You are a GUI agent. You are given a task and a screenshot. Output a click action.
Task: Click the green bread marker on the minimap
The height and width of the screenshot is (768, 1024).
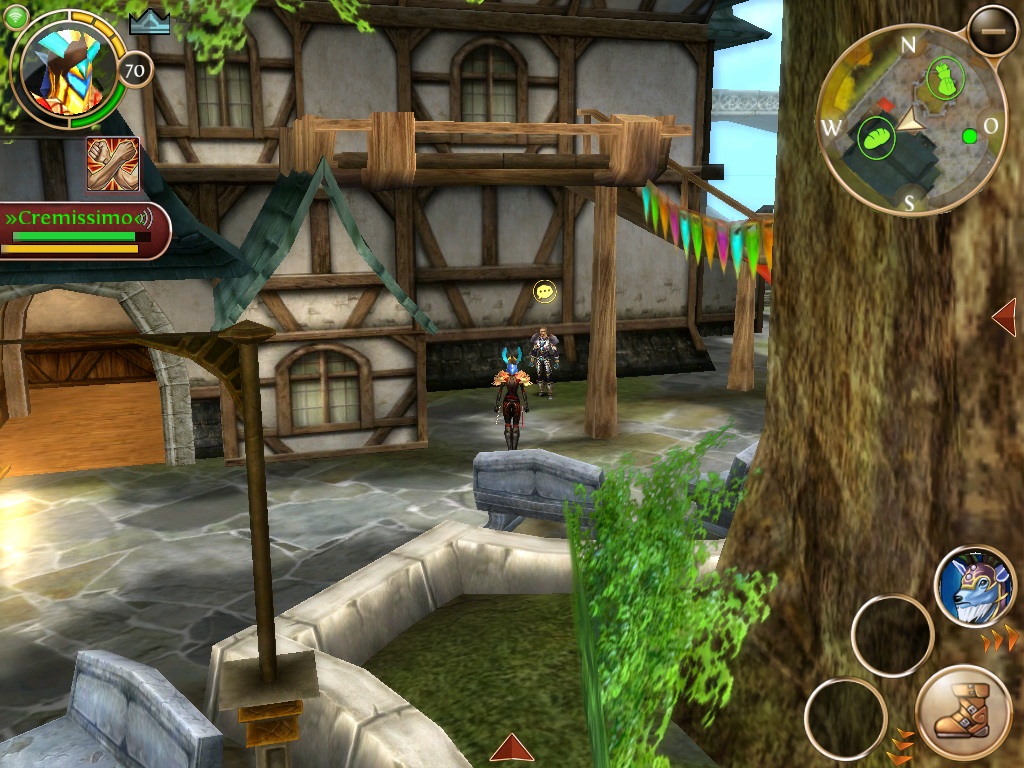point(876,137)
